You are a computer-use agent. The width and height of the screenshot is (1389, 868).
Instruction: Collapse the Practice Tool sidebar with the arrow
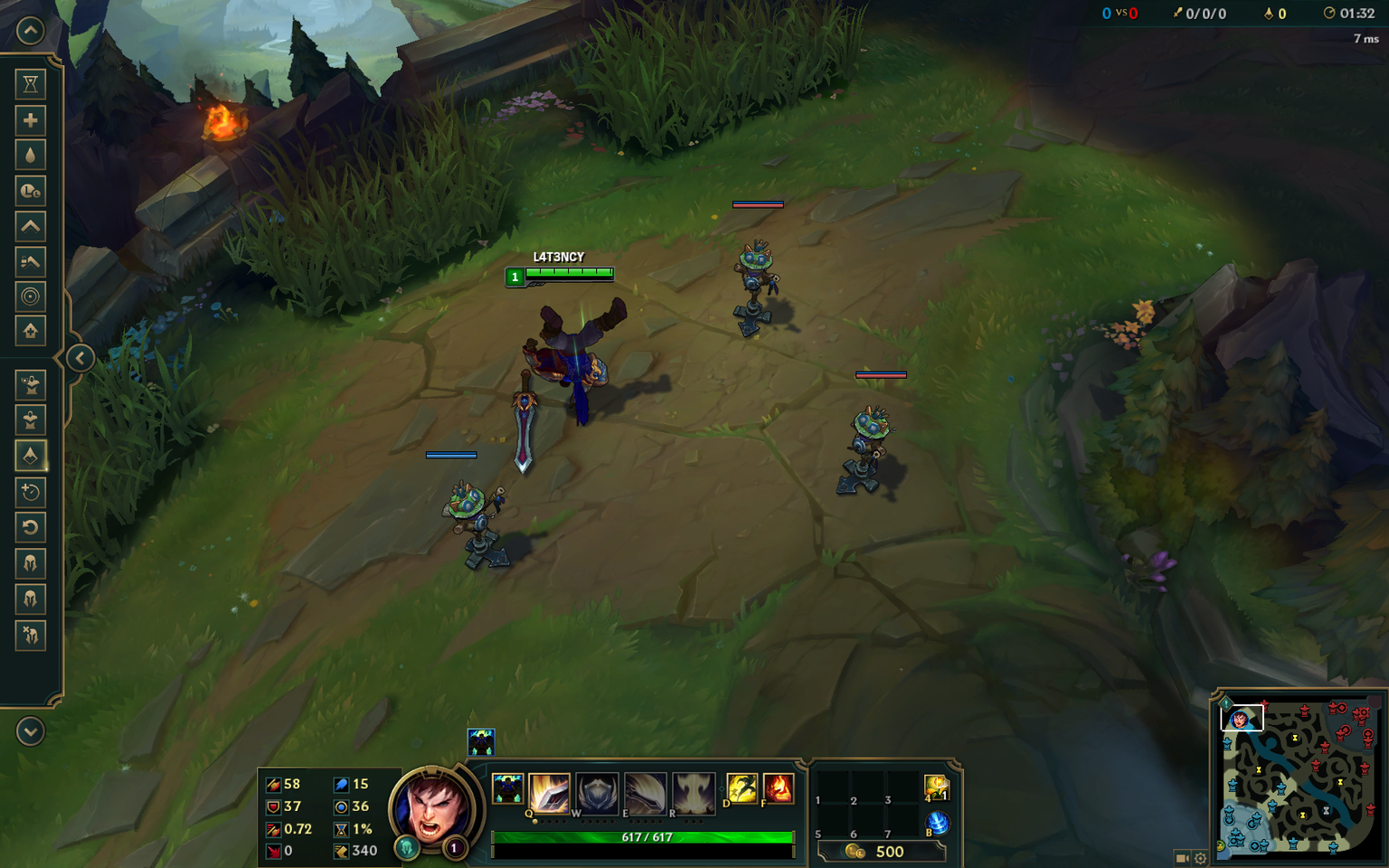[x=80, y=358]
